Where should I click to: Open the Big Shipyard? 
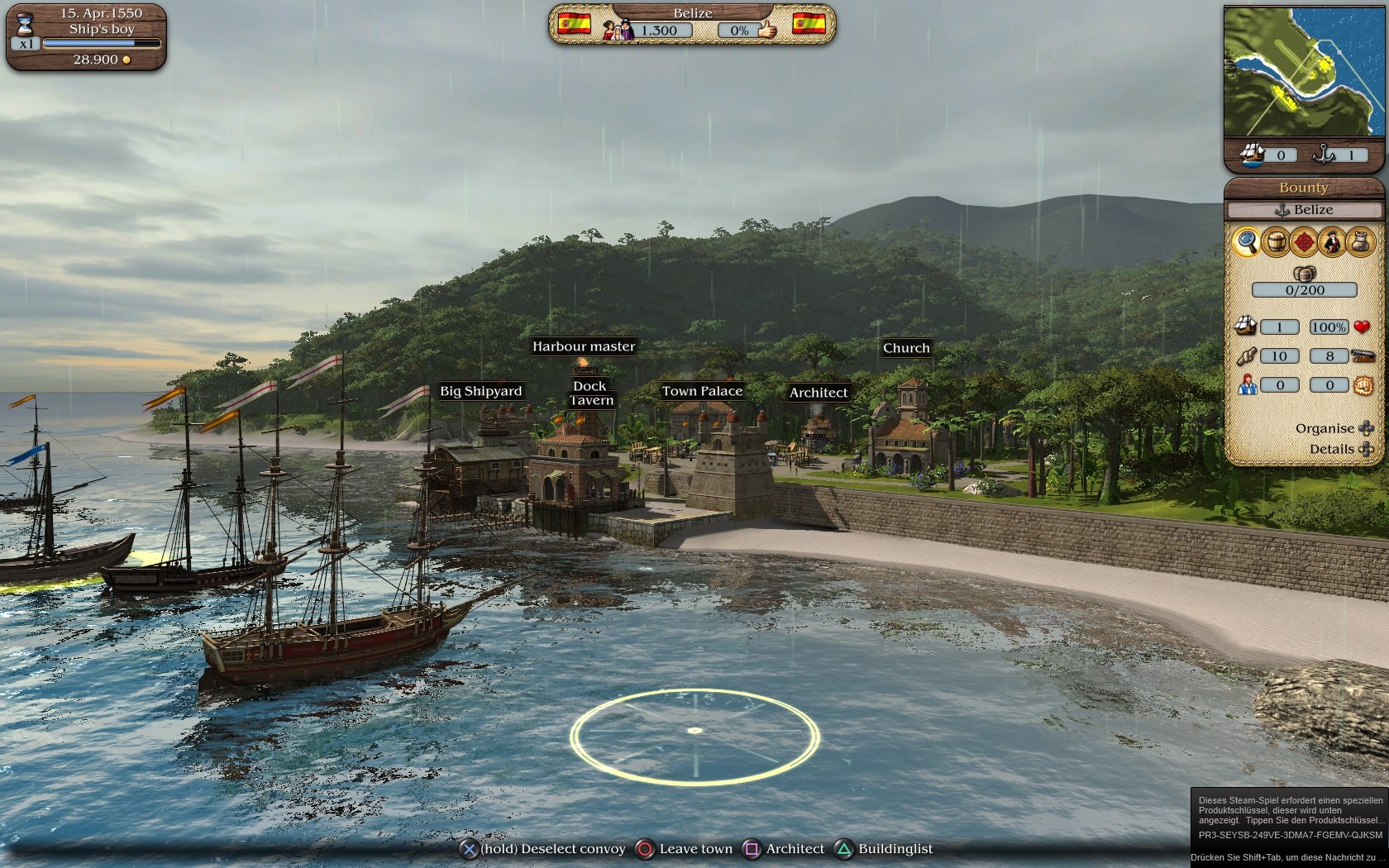pos(482,391)
